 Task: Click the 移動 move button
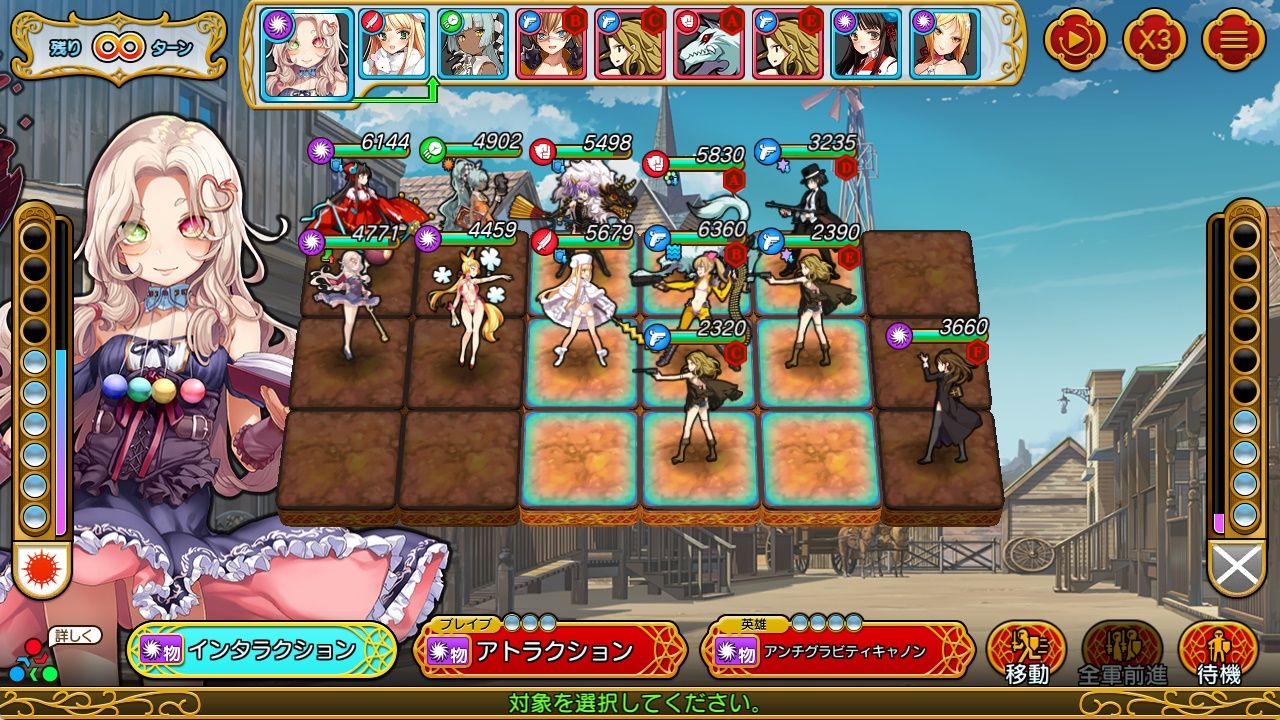pos(1026,651)
